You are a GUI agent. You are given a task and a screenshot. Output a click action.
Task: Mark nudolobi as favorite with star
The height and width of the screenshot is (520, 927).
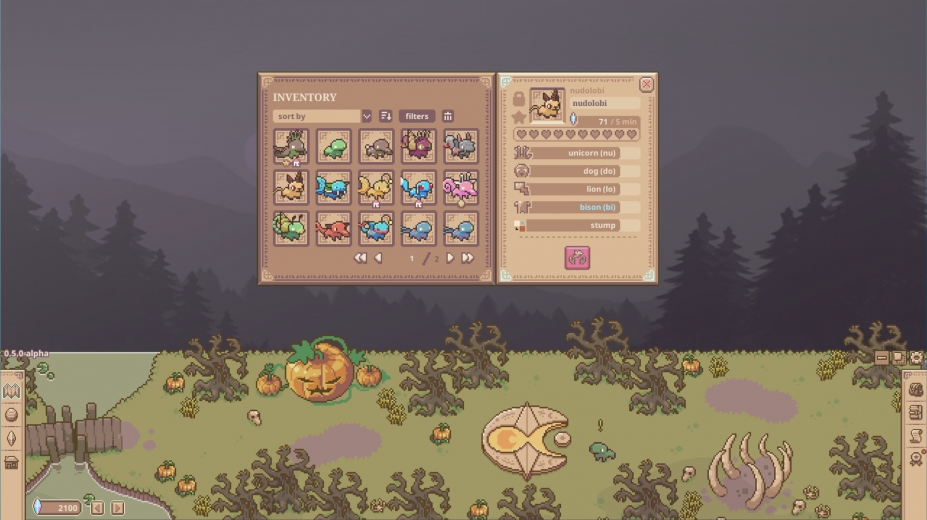point(519,117)
